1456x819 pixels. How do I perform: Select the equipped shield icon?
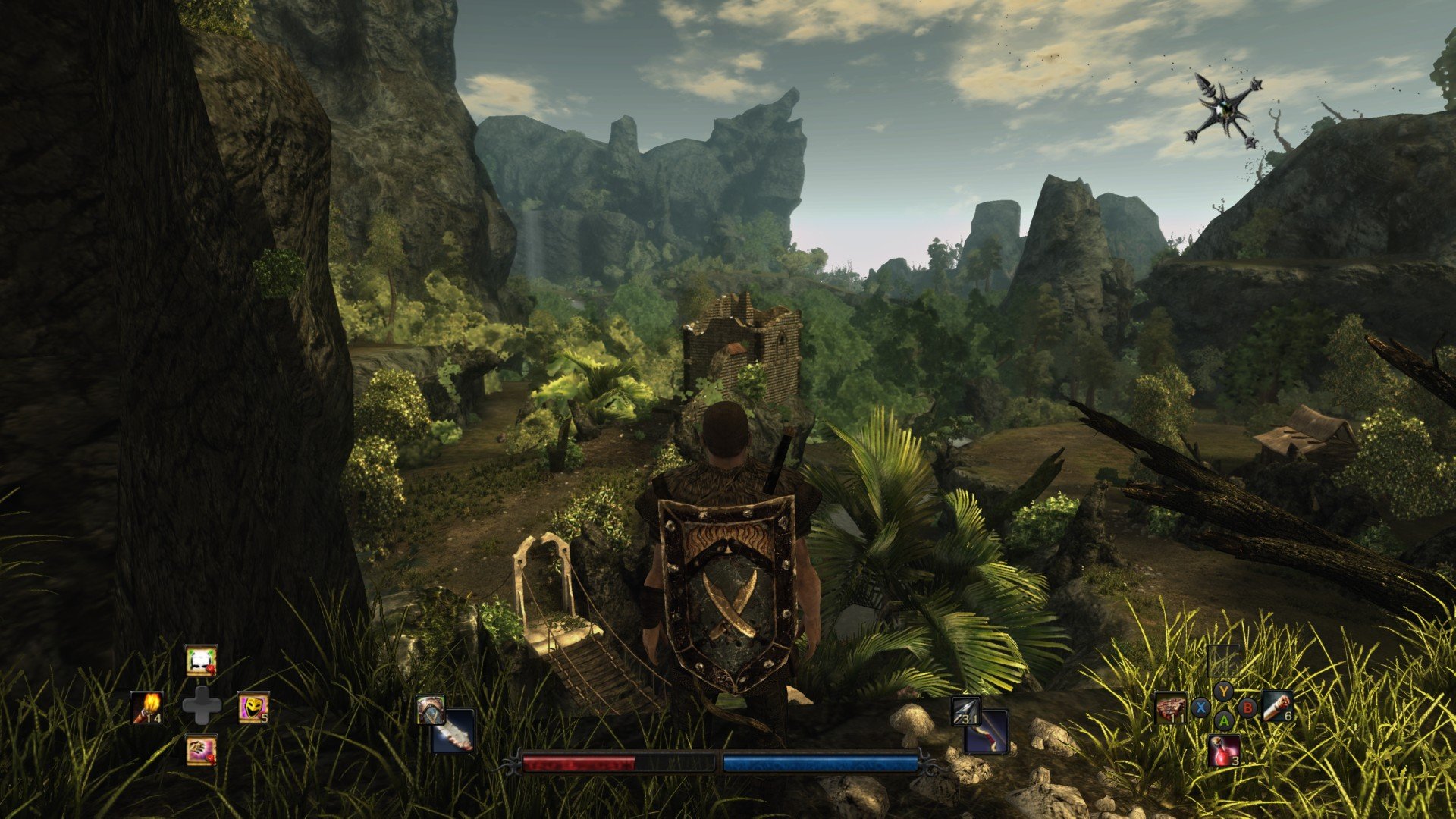430,711
